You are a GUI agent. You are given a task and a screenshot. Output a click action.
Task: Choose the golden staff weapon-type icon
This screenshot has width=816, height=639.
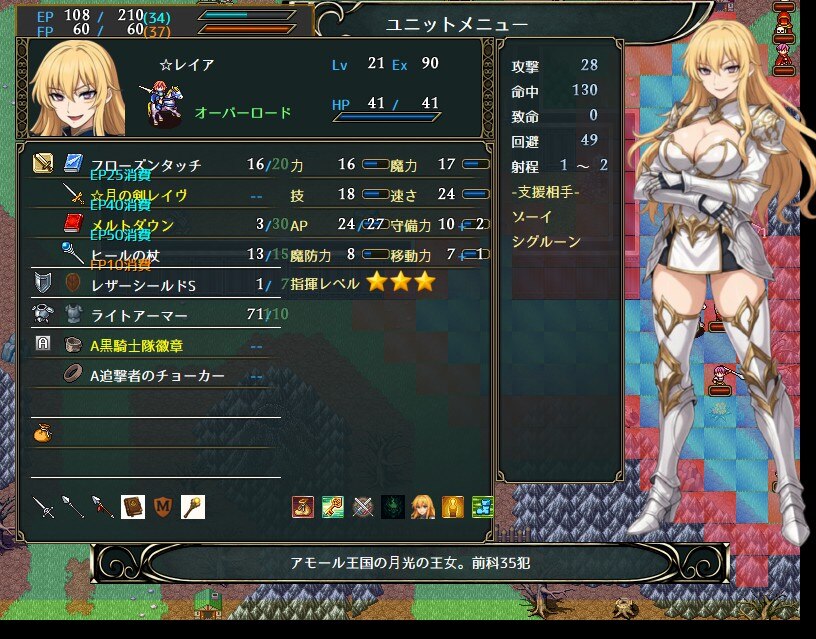click(193, 507)
